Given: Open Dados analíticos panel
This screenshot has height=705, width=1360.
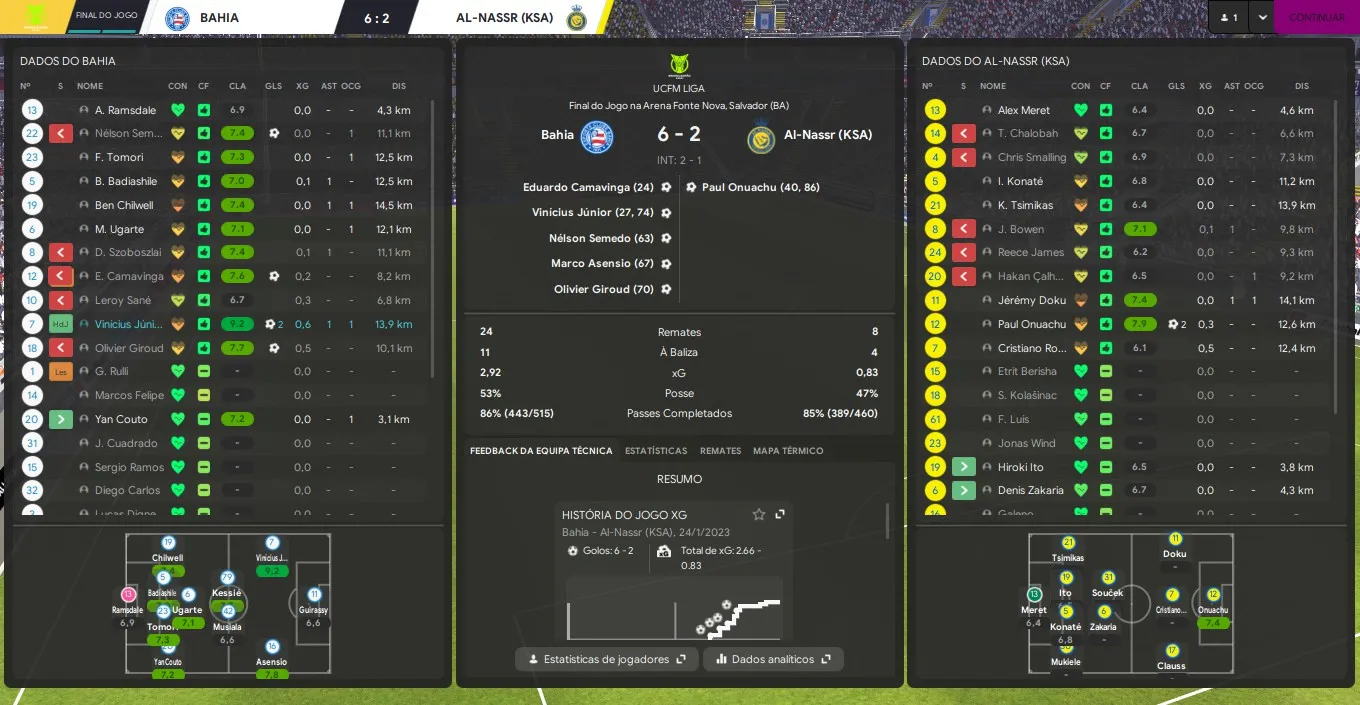Looking at the screenshot, I should tap(773, 659).
